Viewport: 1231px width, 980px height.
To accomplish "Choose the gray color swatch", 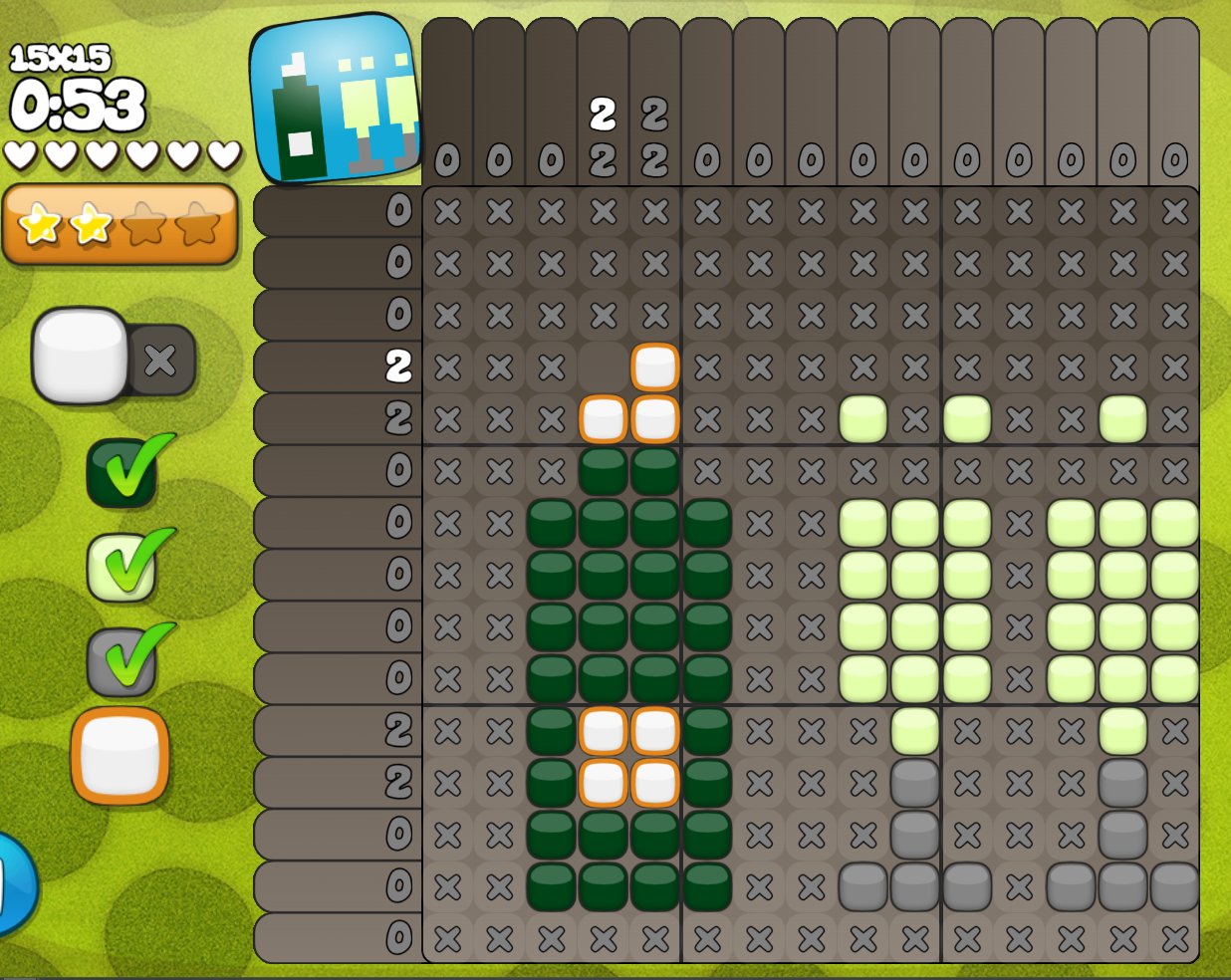I will [123, 660].
